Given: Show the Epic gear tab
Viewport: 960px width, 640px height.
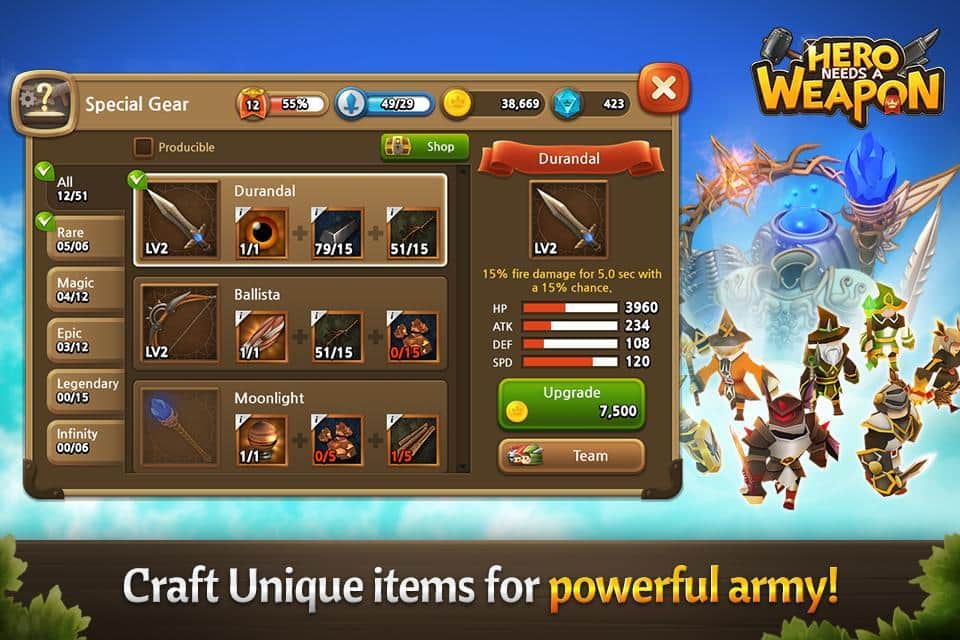Looking at the screenshot, I should 82,340.
